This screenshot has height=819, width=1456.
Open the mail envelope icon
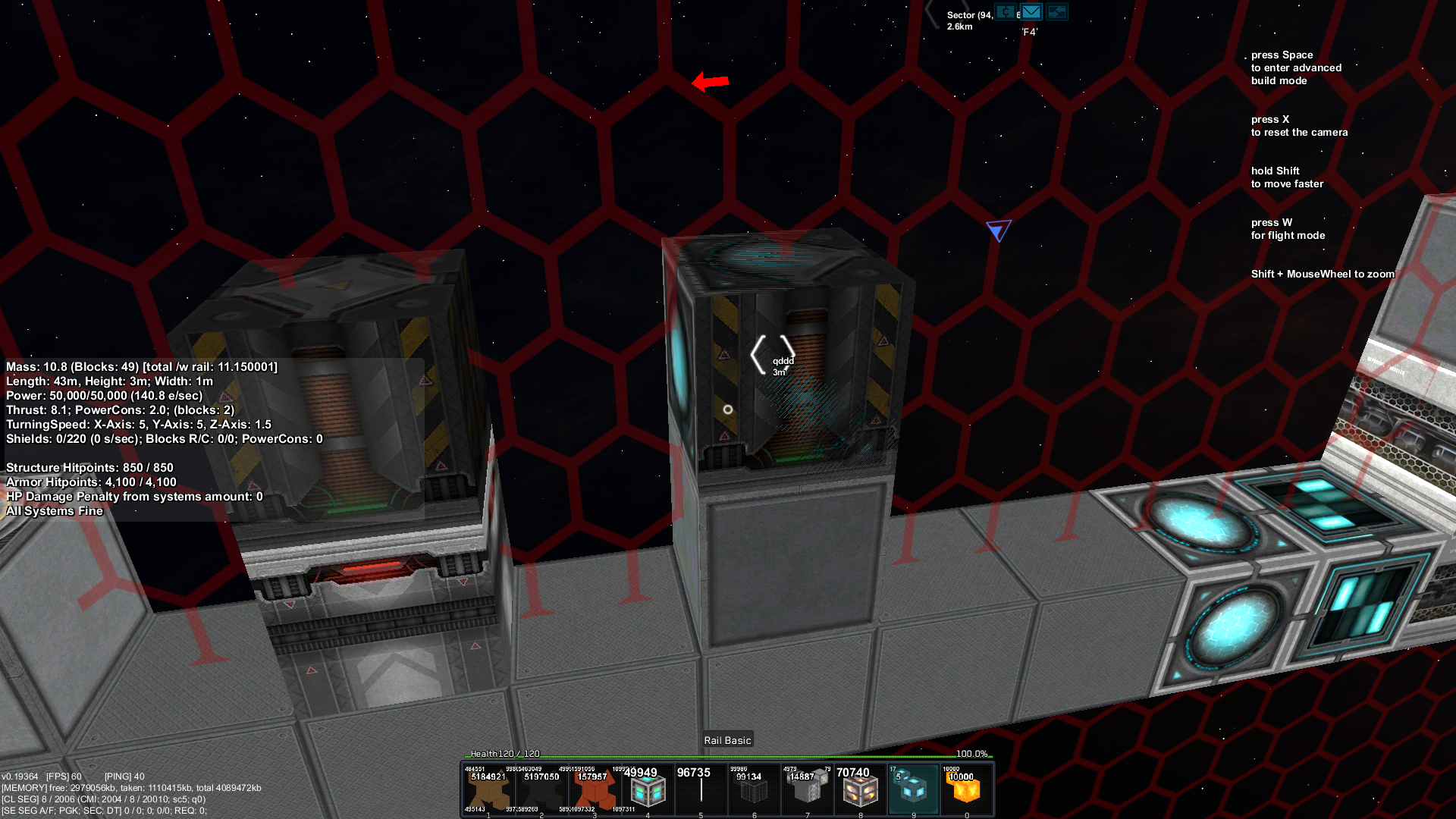[1031, 12]
